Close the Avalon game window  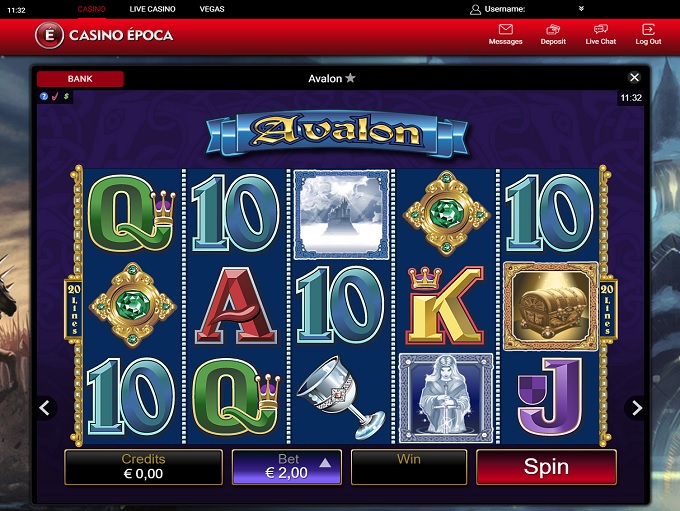pos(634,78)
